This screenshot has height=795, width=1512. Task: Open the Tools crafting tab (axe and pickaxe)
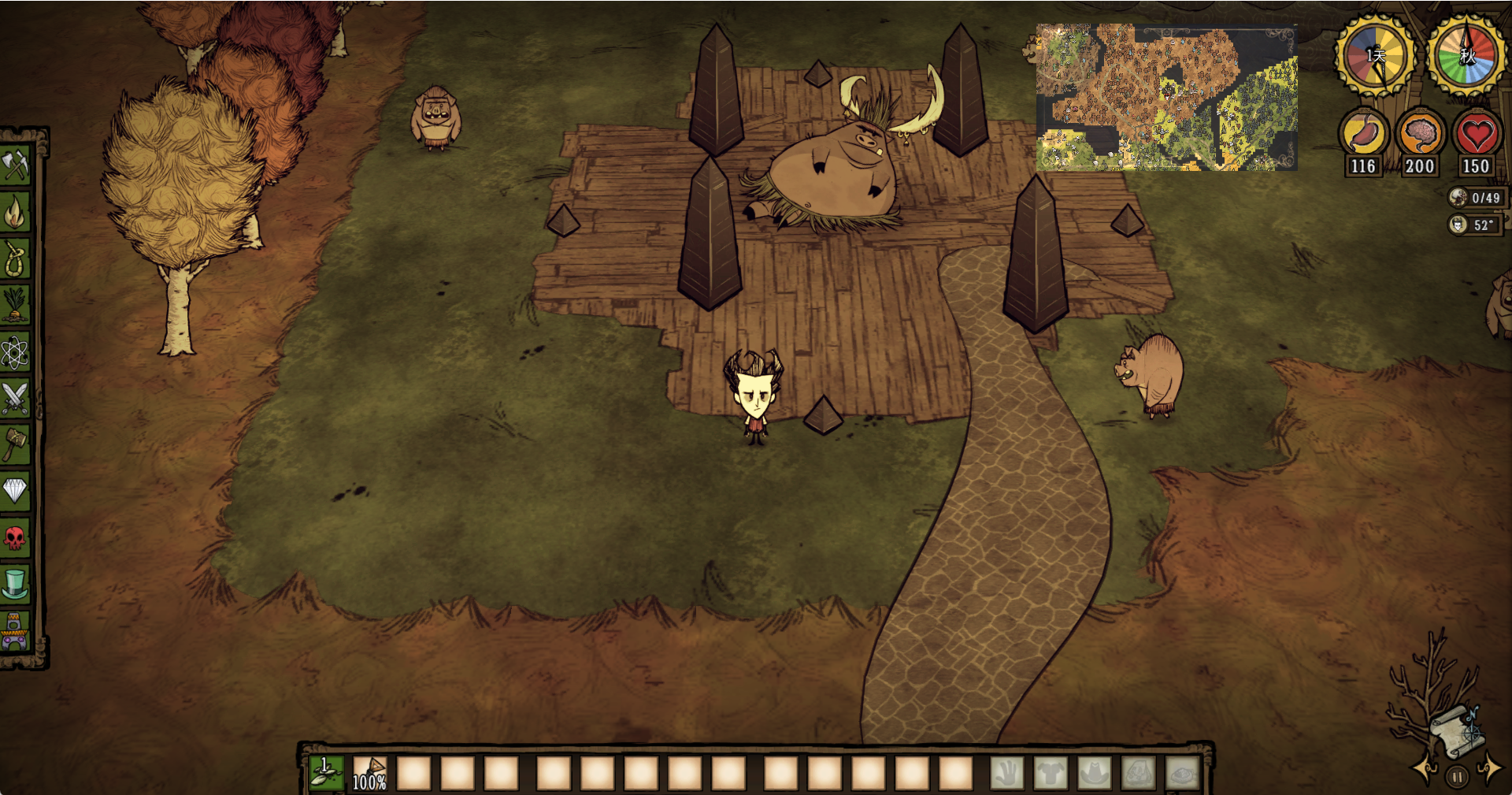point(15,165)
